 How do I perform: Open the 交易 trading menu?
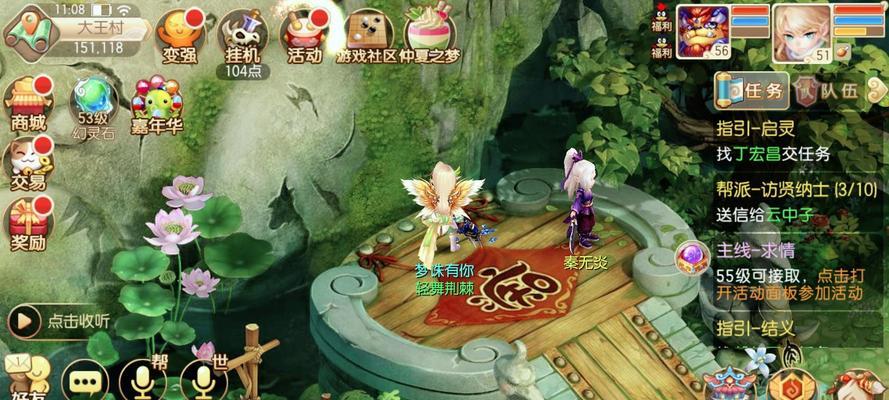(x=28, y=163)
